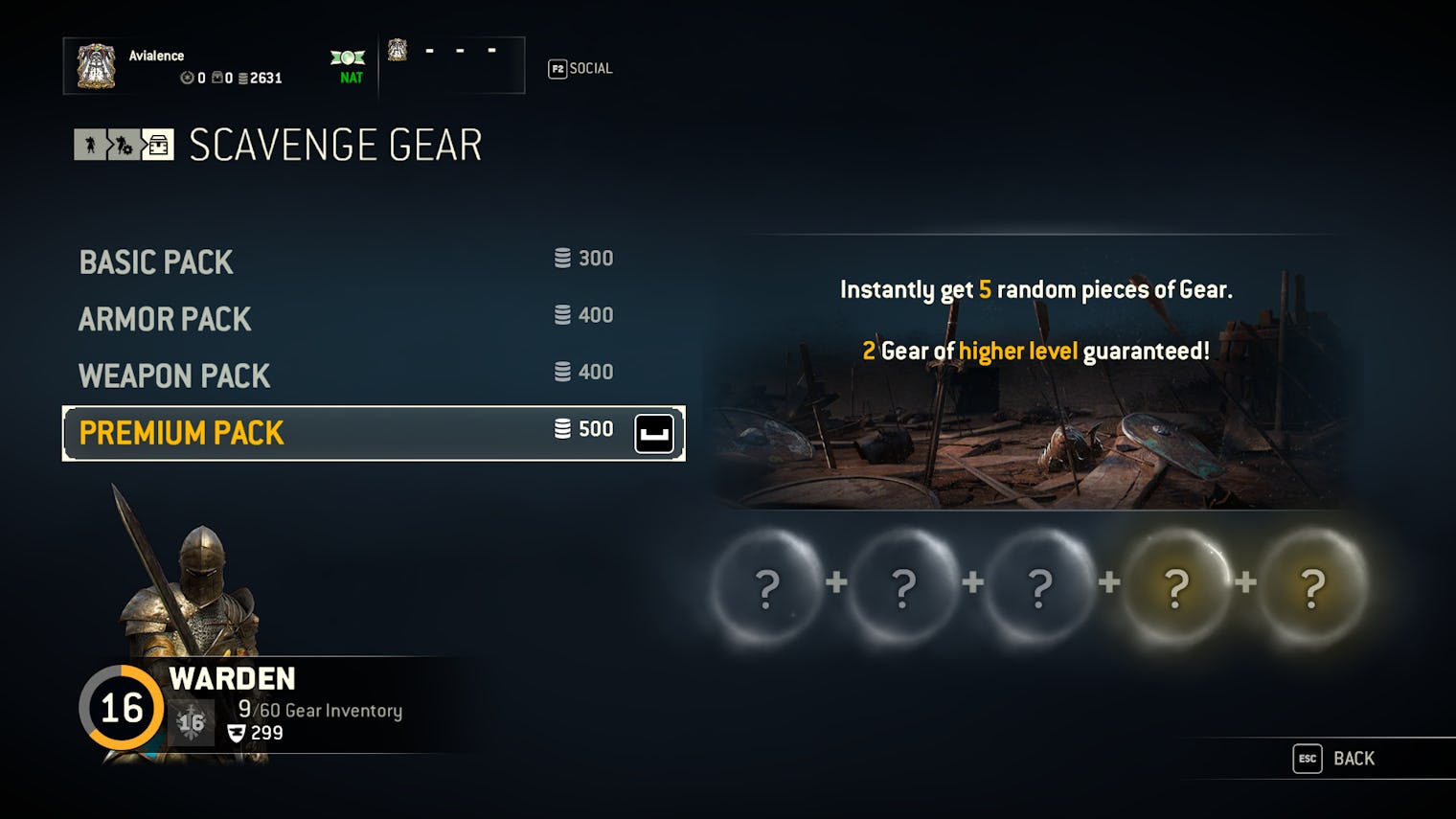1456x819 pixels.
Task: Click the shield icon next to gear score 299
Action: [234, 734]
